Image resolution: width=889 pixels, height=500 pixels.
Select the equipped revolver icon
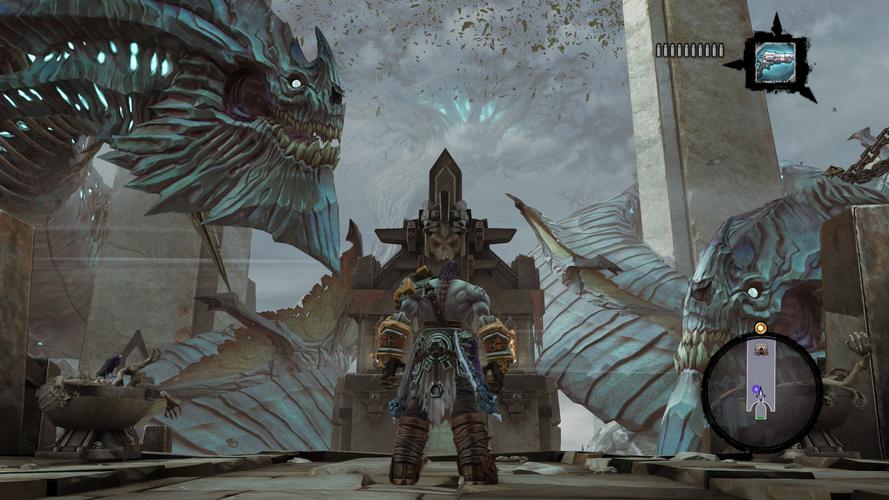coord(774,60)
